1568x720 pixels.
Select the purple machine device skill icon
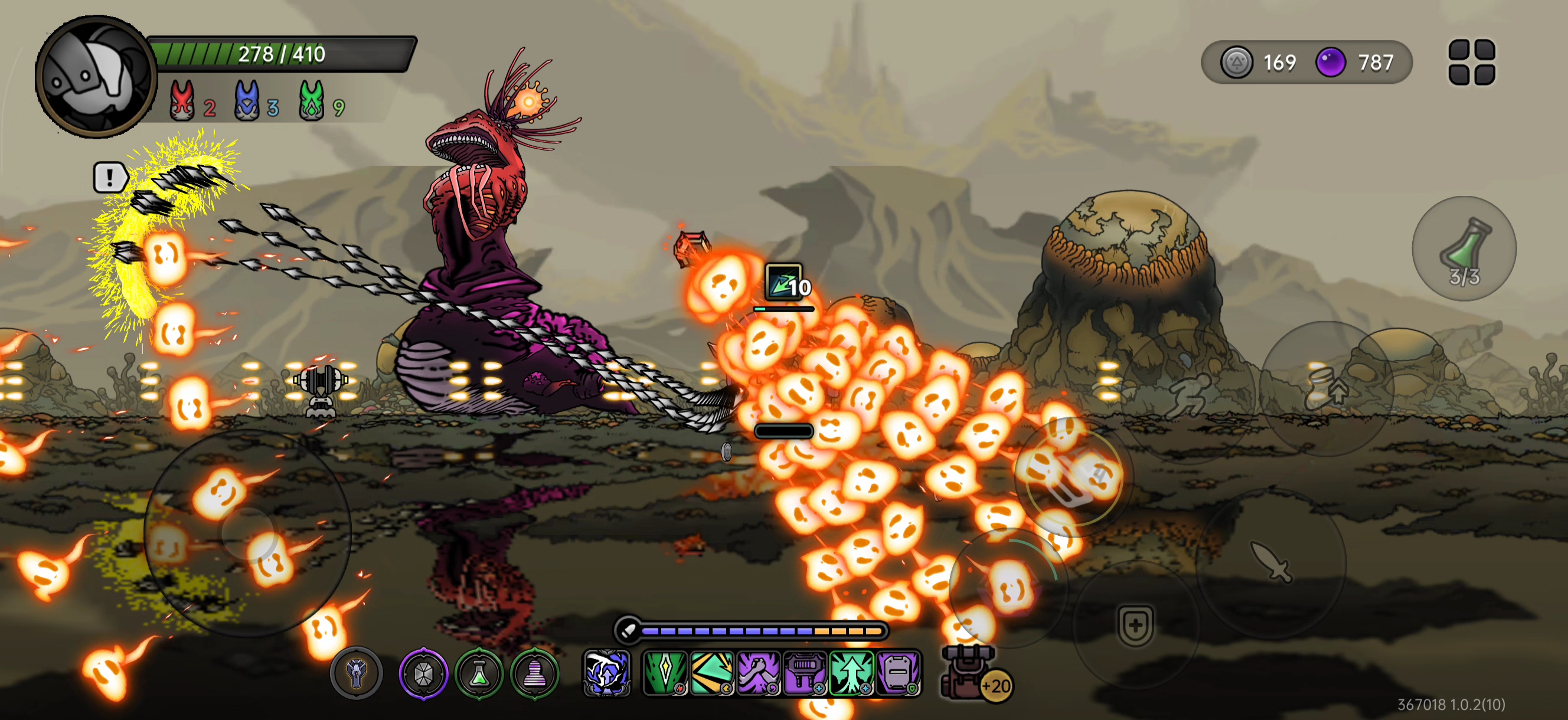805,673
